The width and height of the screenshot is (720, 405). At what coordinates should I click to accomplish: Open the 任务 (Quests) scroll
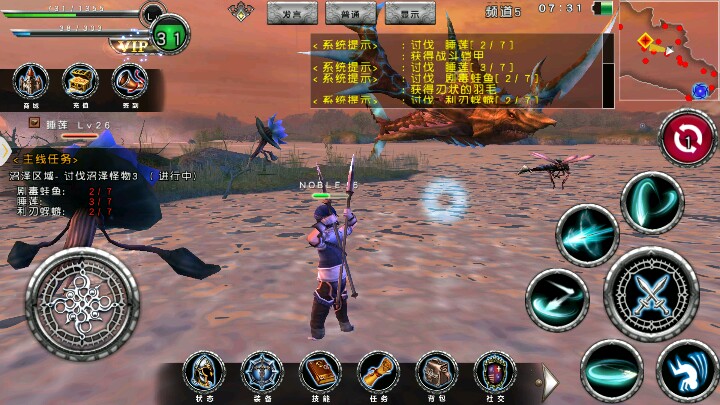pos(378,372)
